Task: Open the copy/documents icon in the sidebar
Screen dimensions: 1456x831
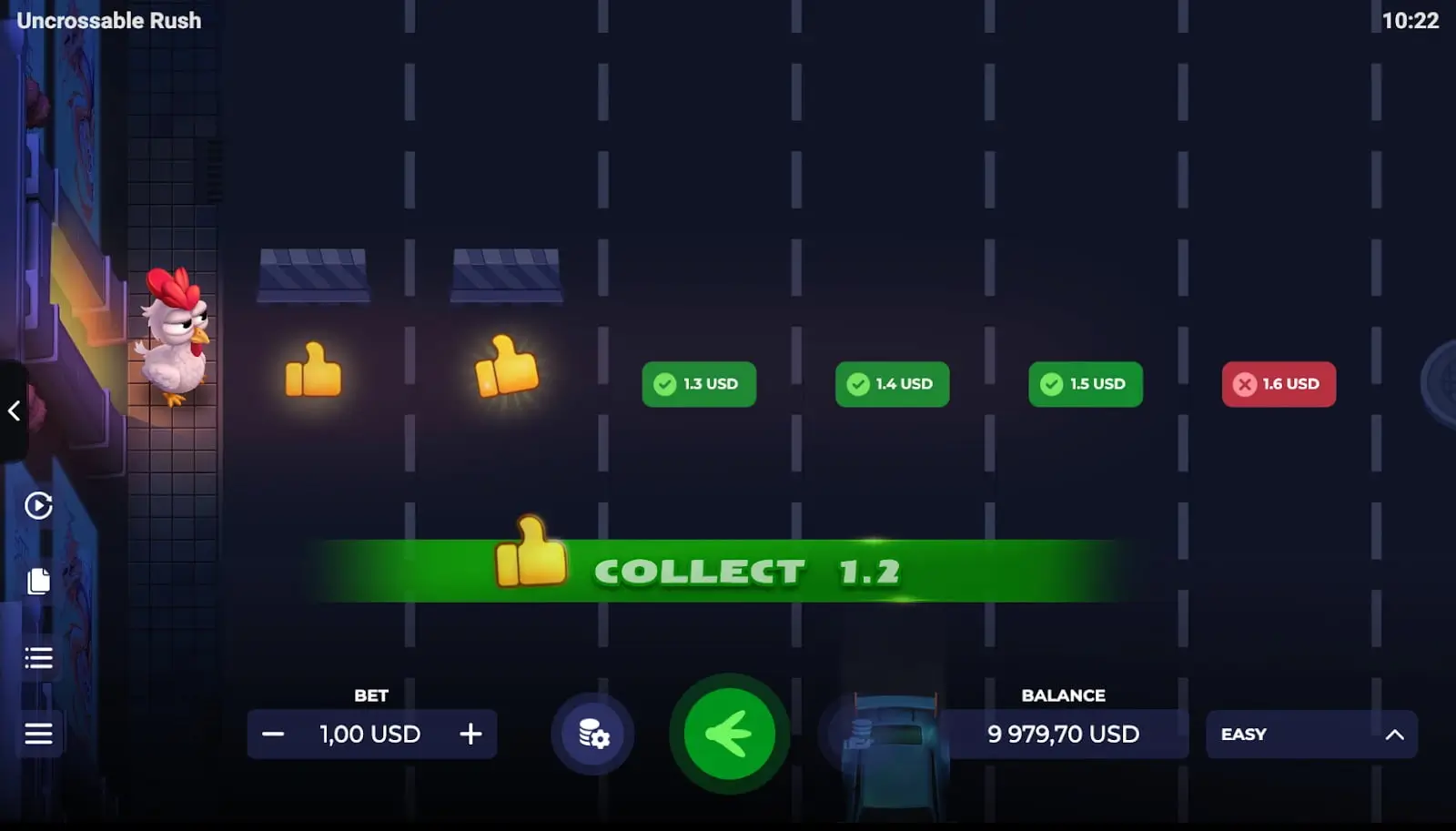Action: (37, 582)
